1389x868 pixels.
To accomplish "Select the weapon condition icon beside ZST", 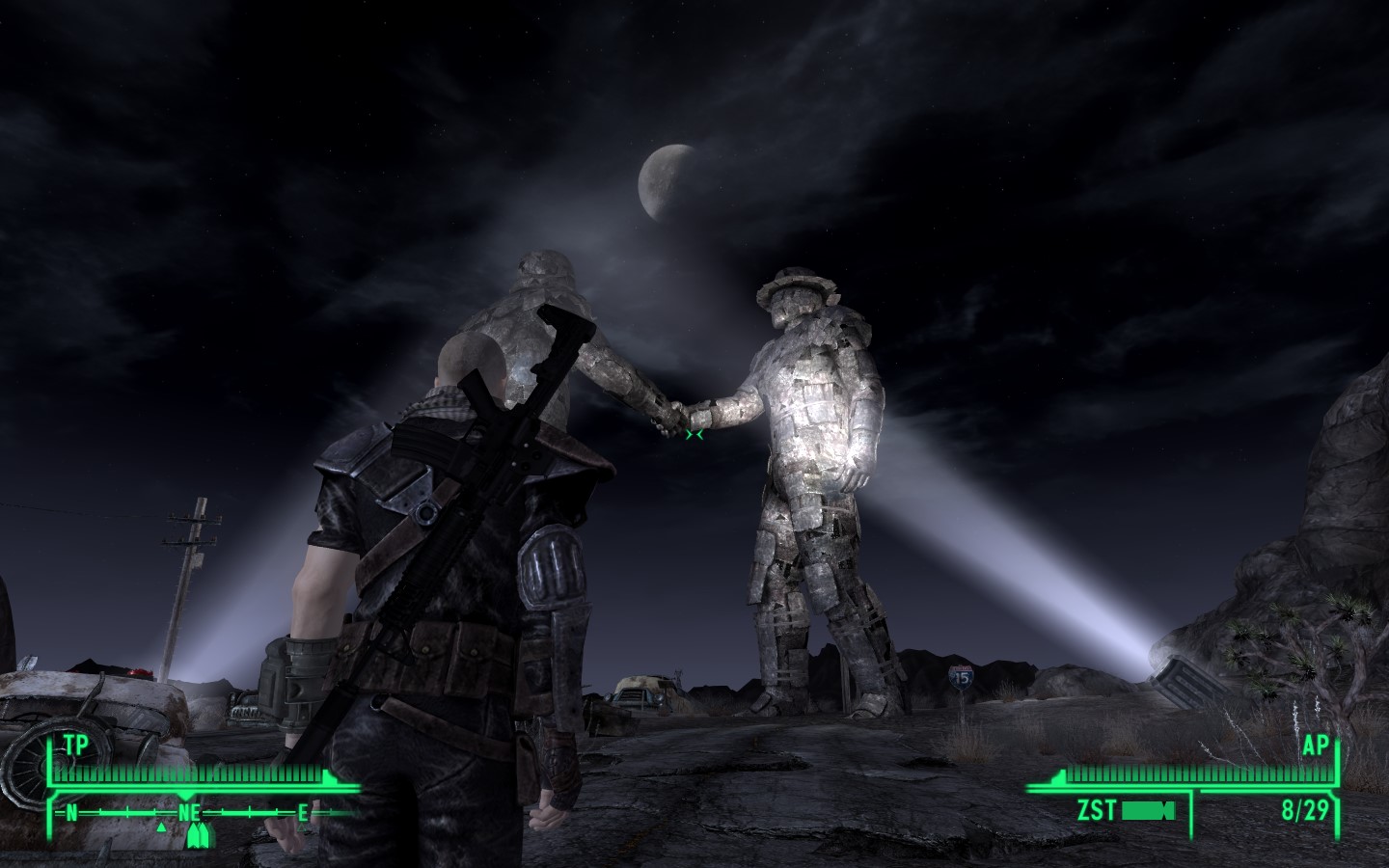I will point(1147,810).
